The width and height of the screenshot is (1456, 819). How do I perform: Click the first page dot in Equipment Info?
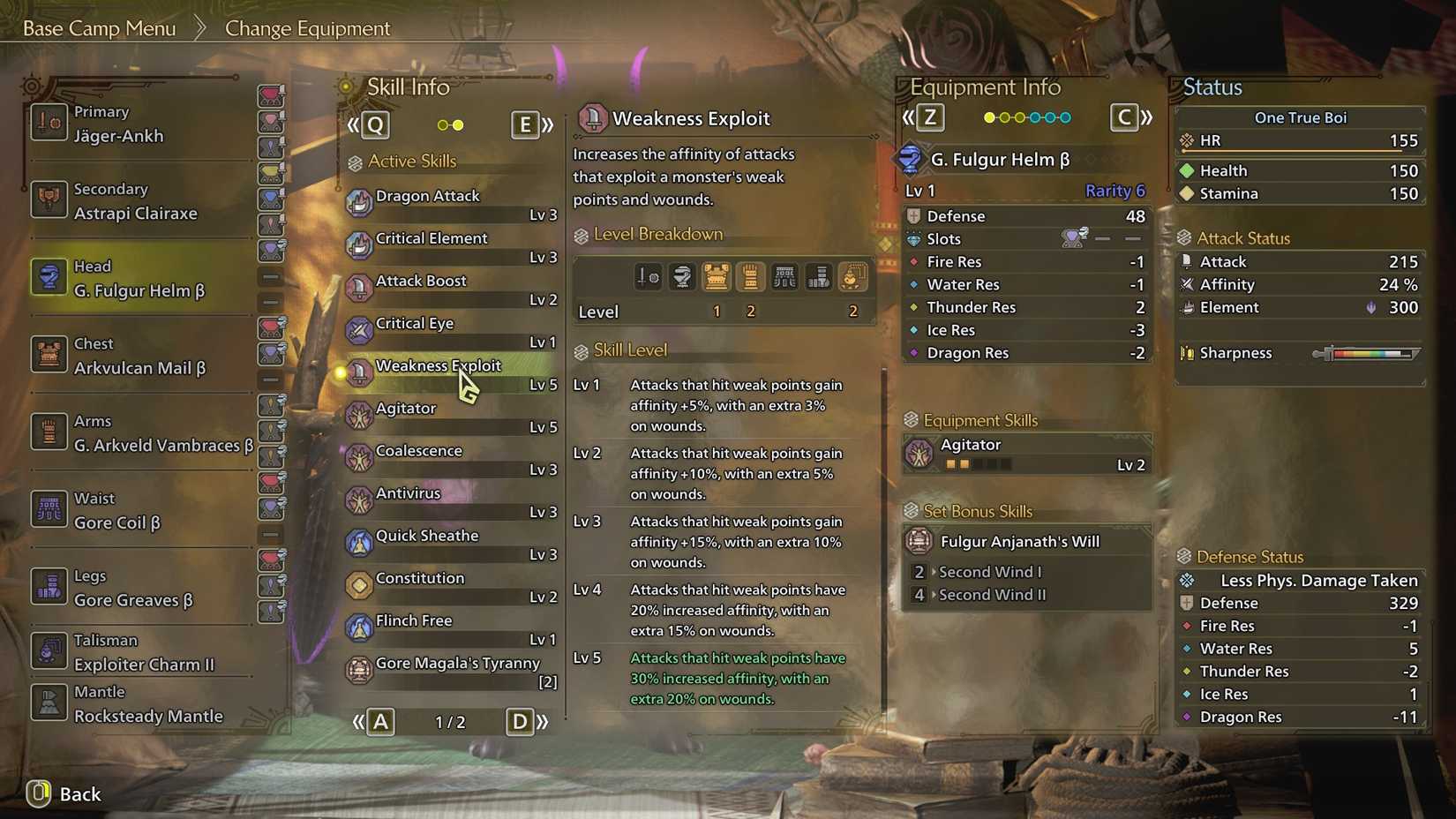click(988, 116)
